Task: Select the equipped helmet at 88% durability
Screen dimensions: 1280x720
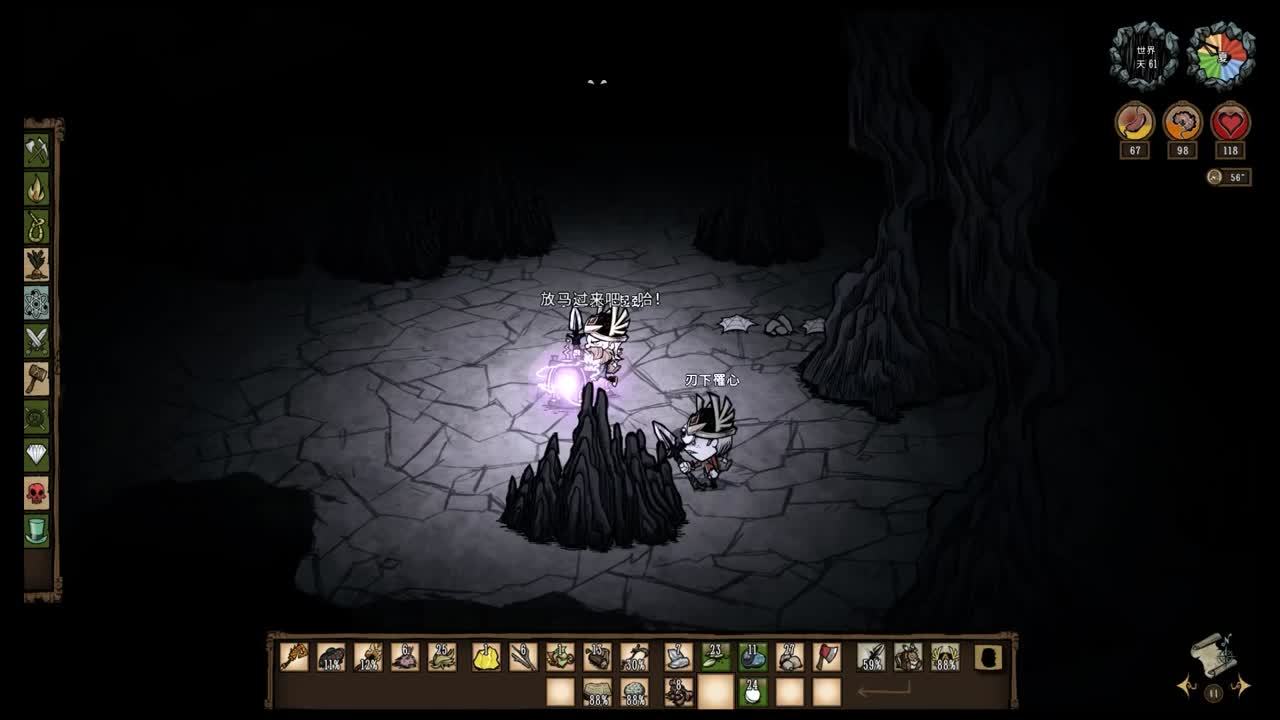Action: [x=945, y=657]
